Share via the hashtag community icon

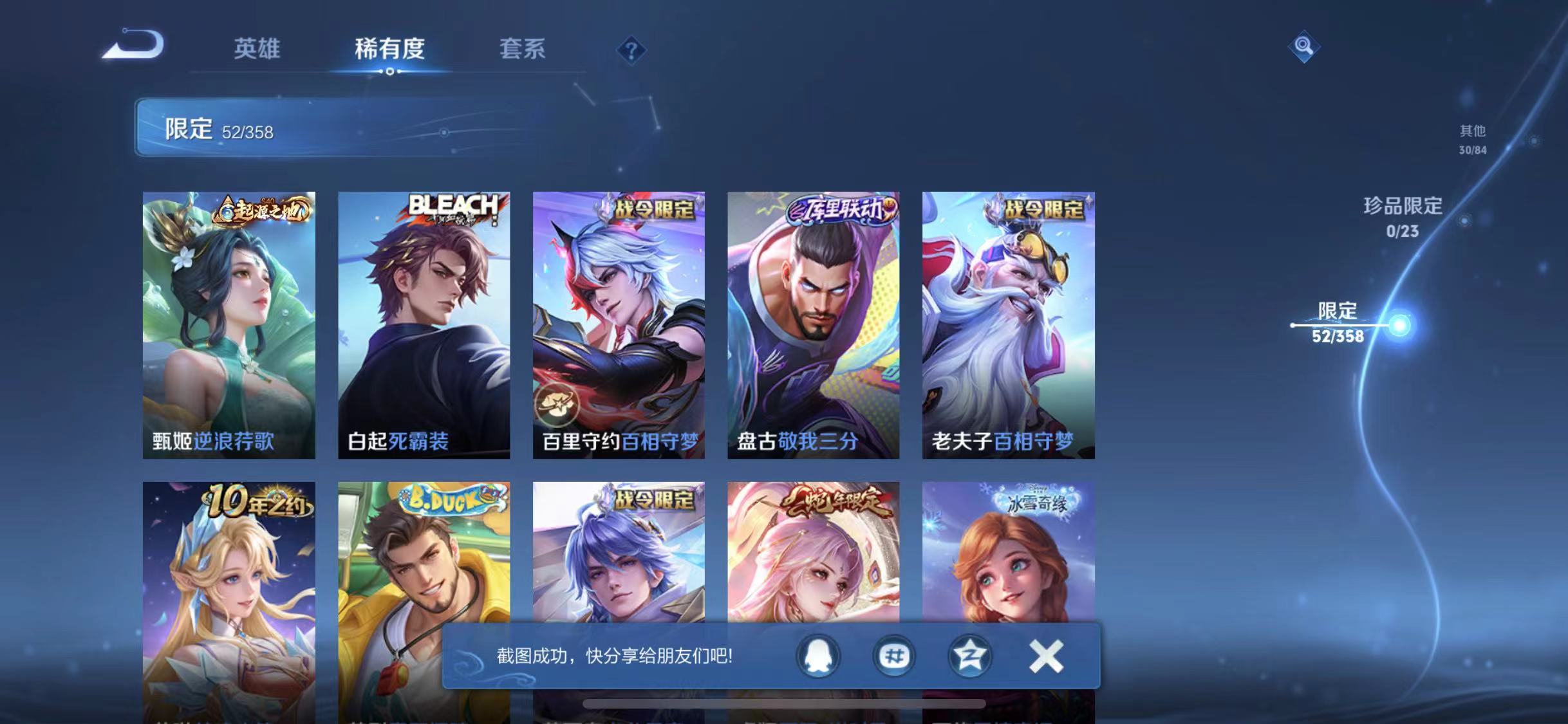(x=893, y=657)
